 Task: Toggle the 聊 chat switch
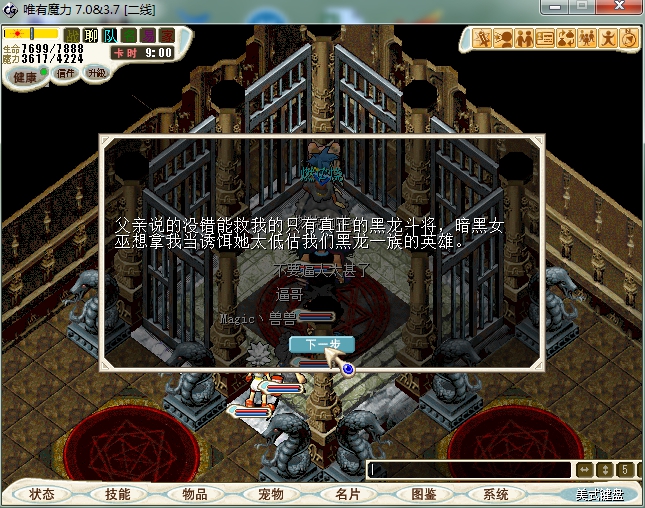91,36
